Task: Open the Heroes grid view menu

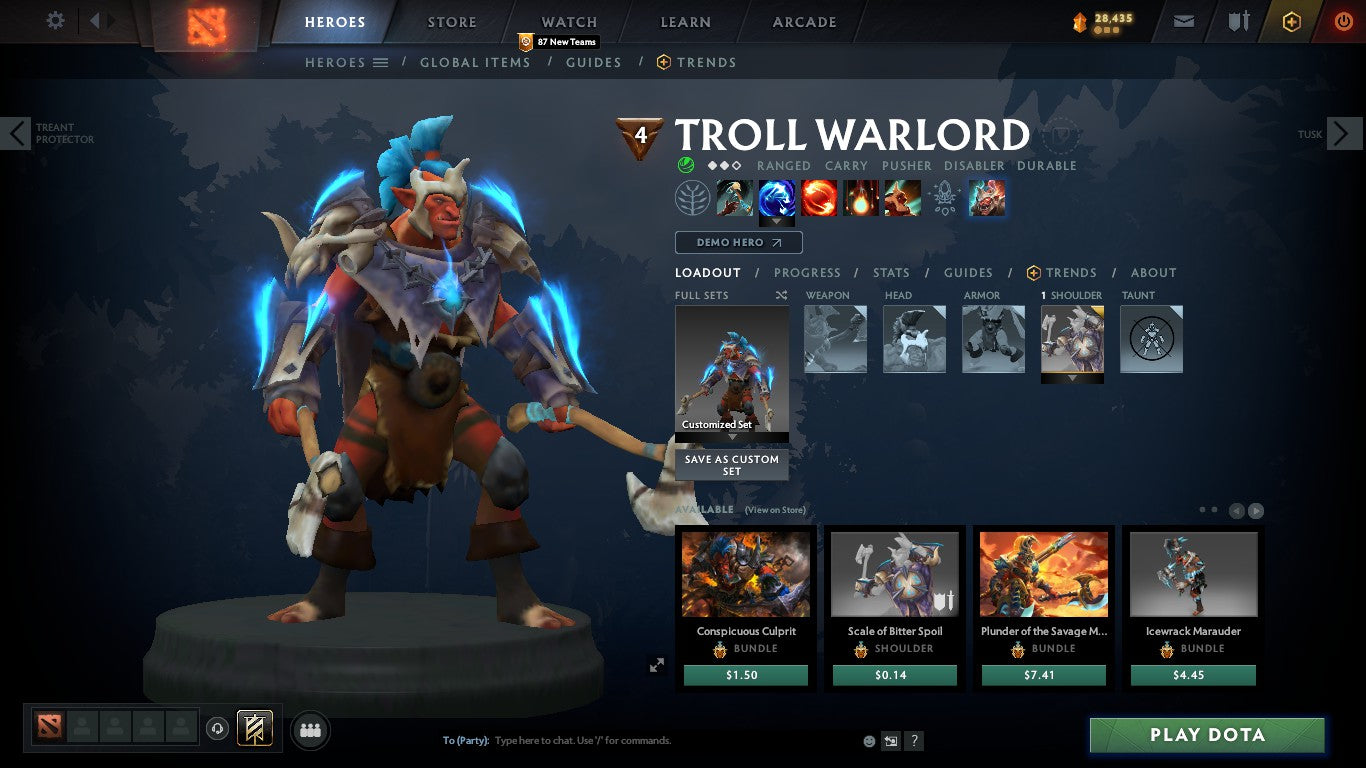Action: coord(381,62)
